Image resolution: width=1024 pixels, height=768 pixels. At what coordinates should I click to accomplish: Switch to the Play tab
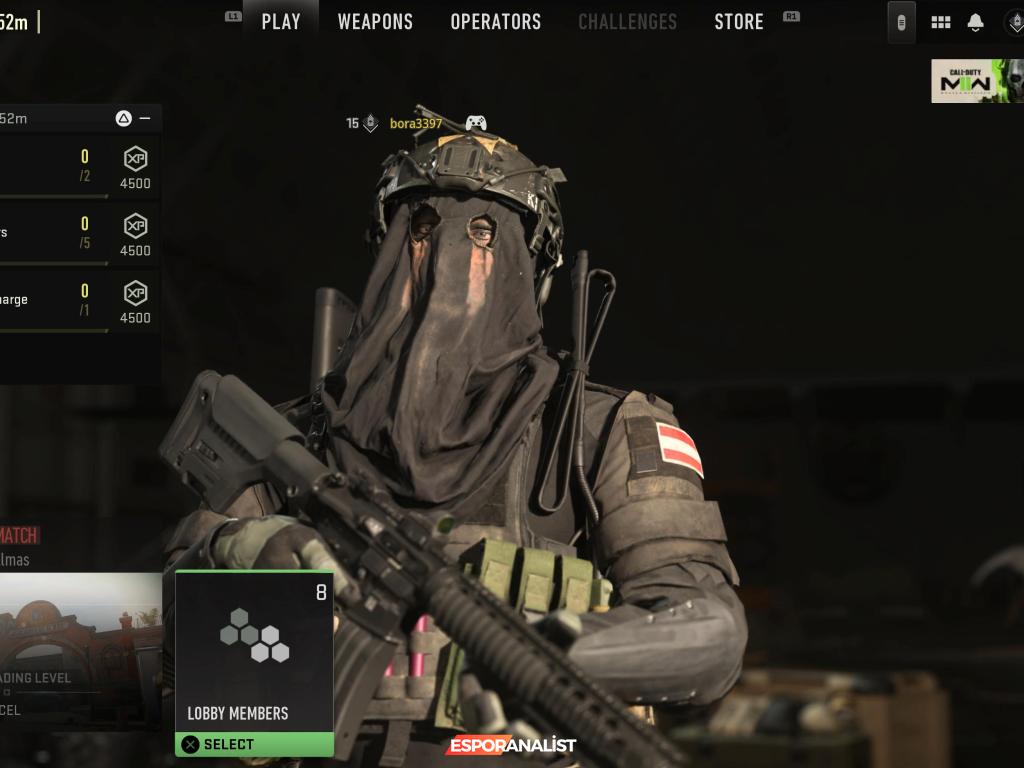(281, 22)
